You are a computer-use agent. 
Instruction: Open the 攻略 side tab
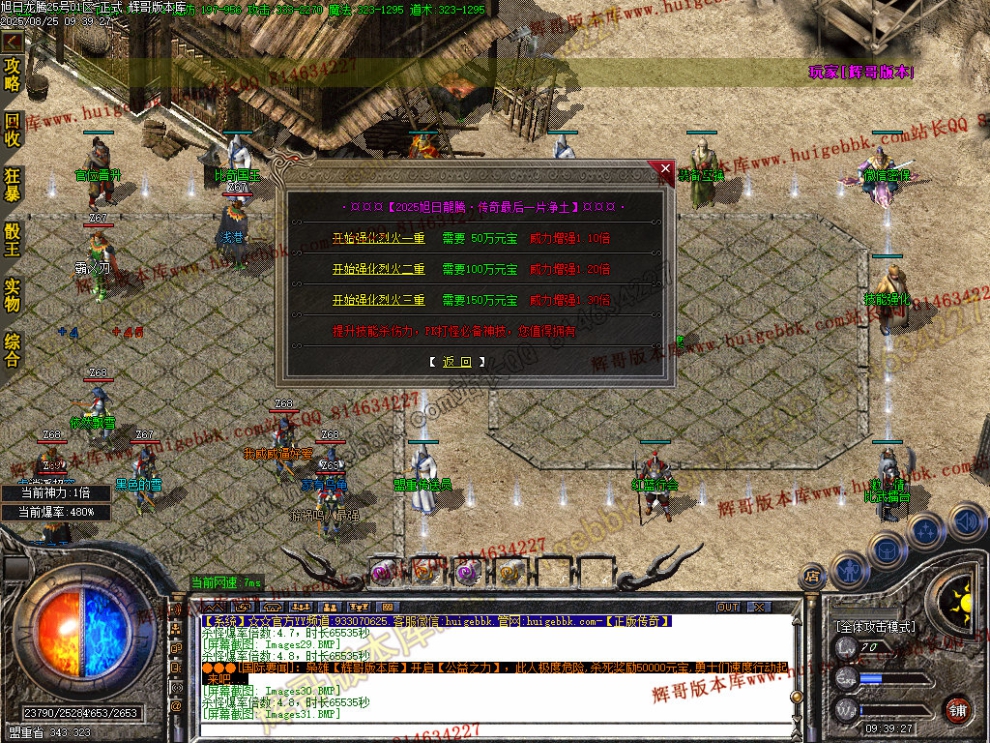click(x=12, y=74)
